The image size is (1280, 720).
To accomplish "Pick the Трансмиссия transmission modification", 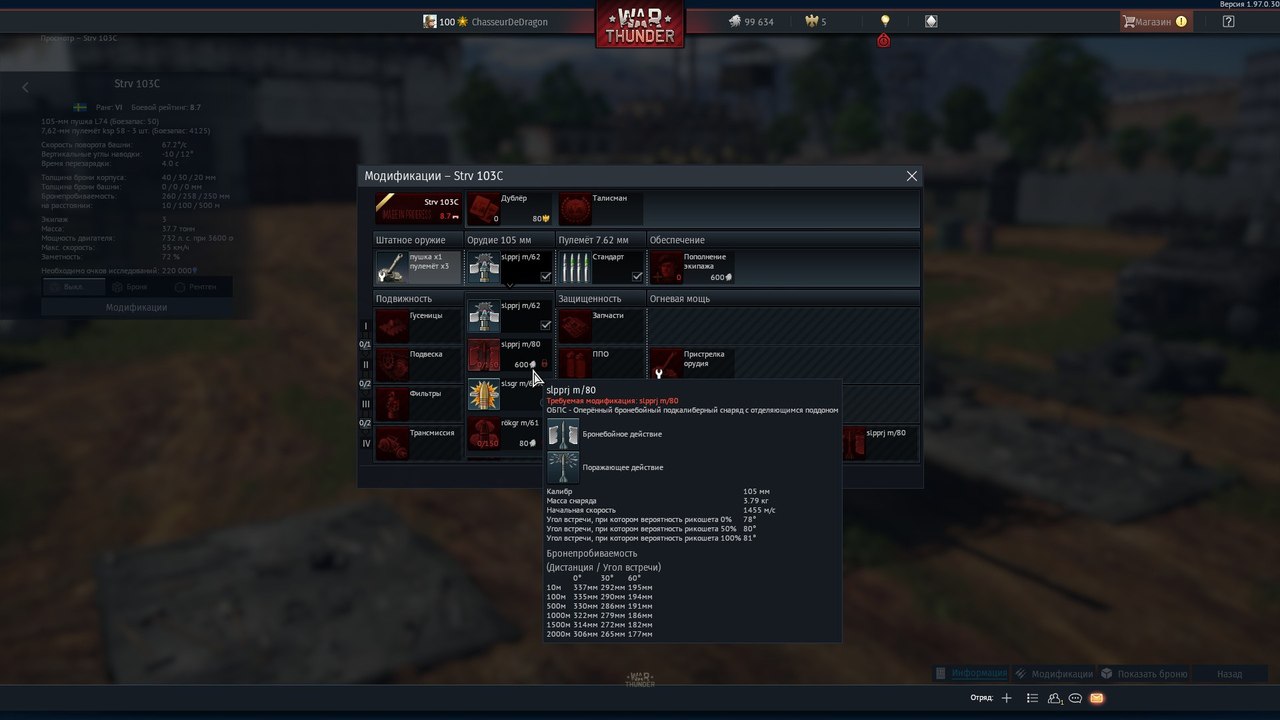I will [x=418, y=443].
